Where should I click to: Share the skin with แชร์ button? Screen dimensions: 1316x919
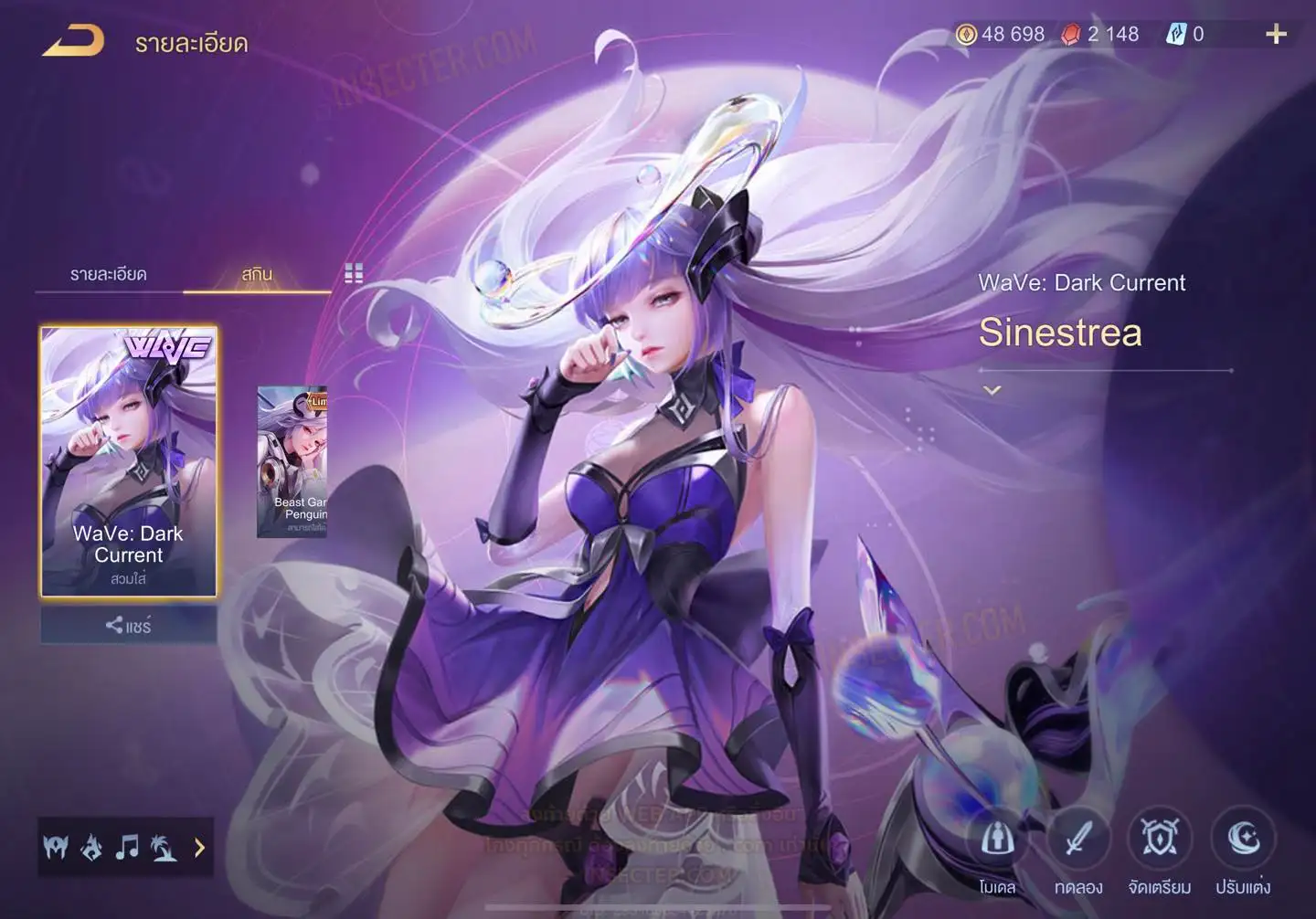click(129, 626)
